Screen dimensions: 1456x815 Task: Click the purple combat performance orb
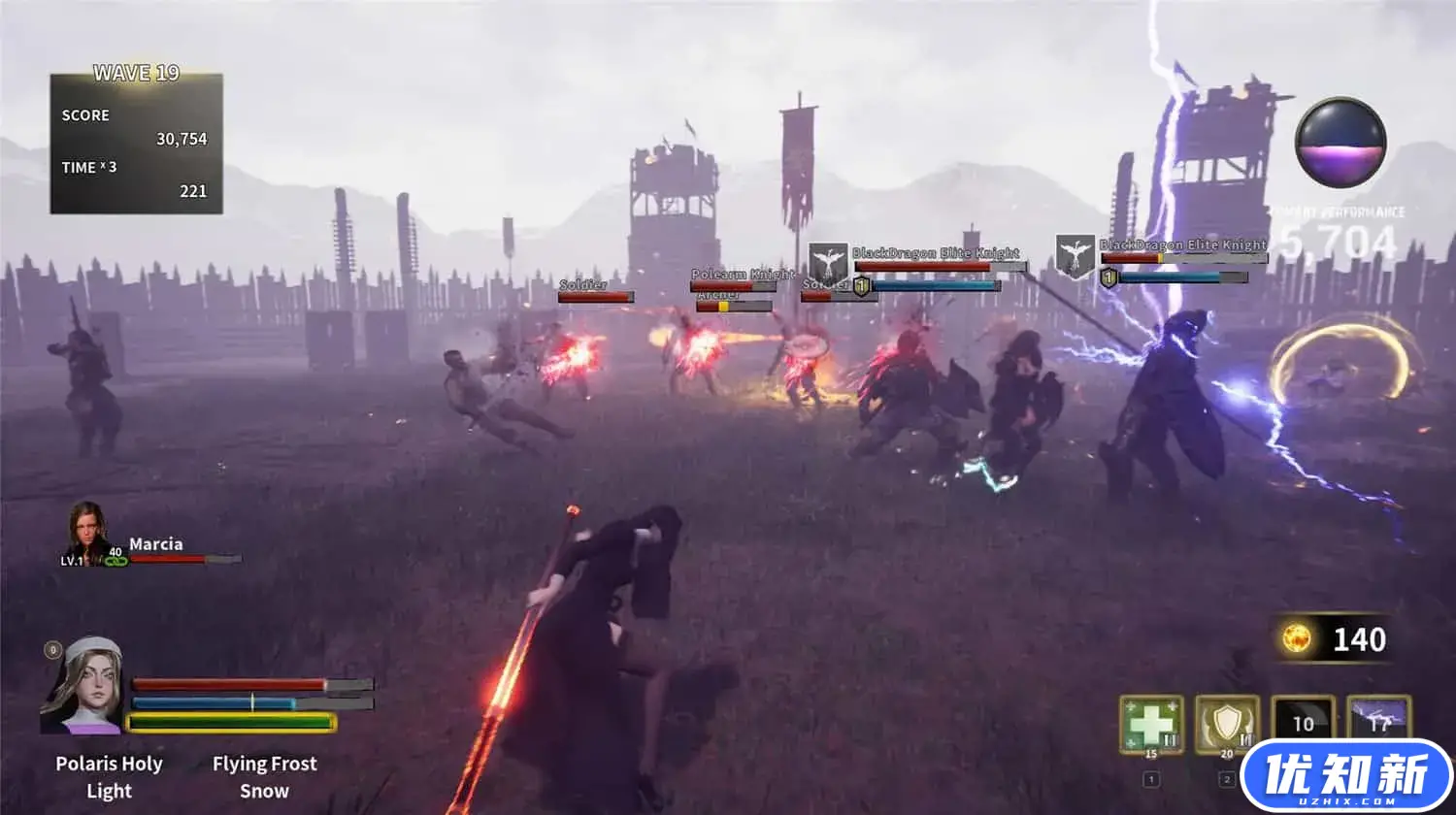(1340, 143)
